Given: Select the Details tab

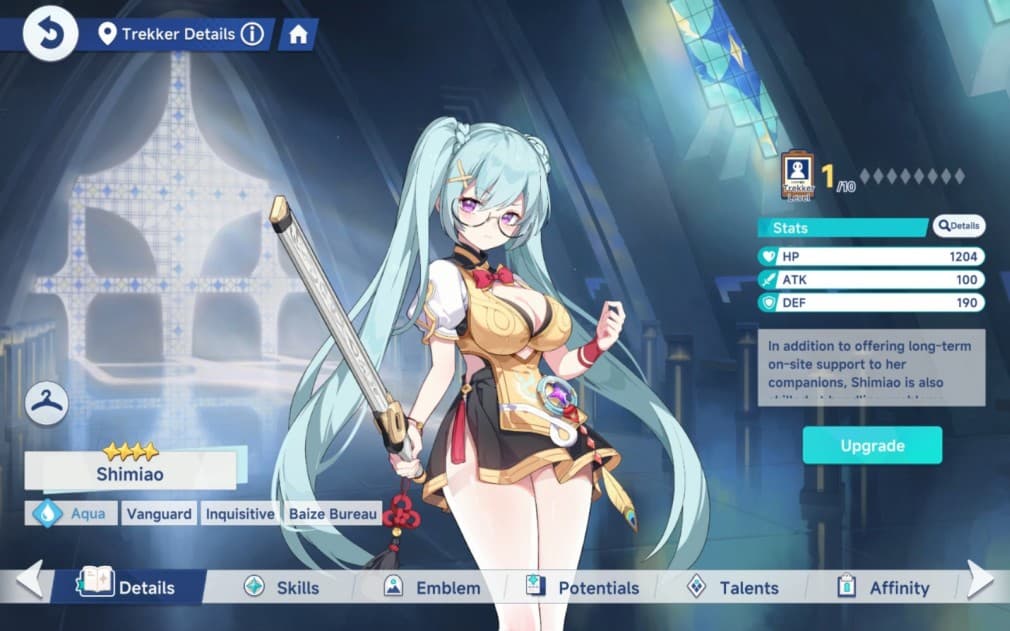Looking at the screenshot, I should (131, 587).
